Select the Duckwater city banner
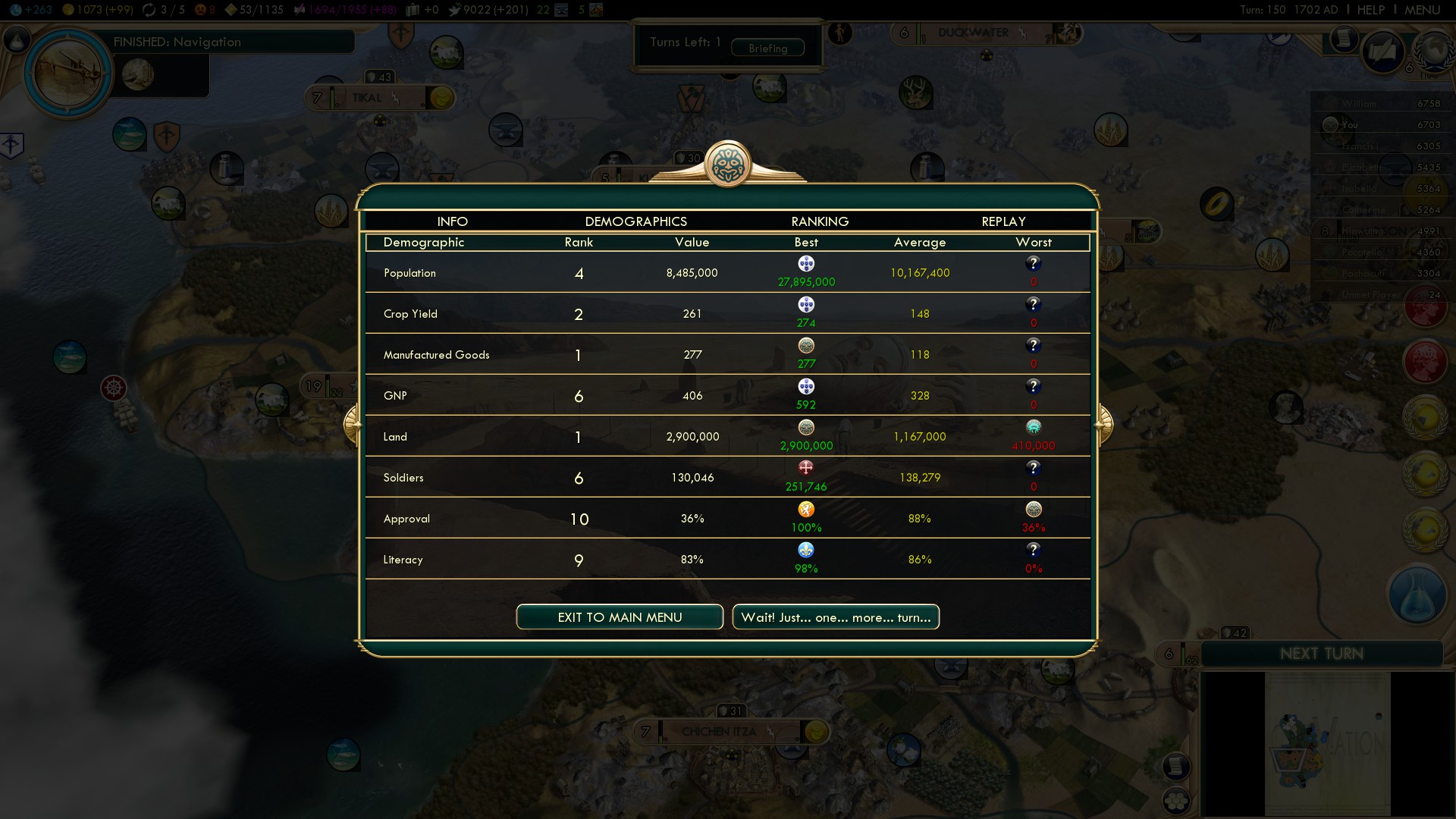The height and width of the screenshot is (819, 1456). pos(974,33)
